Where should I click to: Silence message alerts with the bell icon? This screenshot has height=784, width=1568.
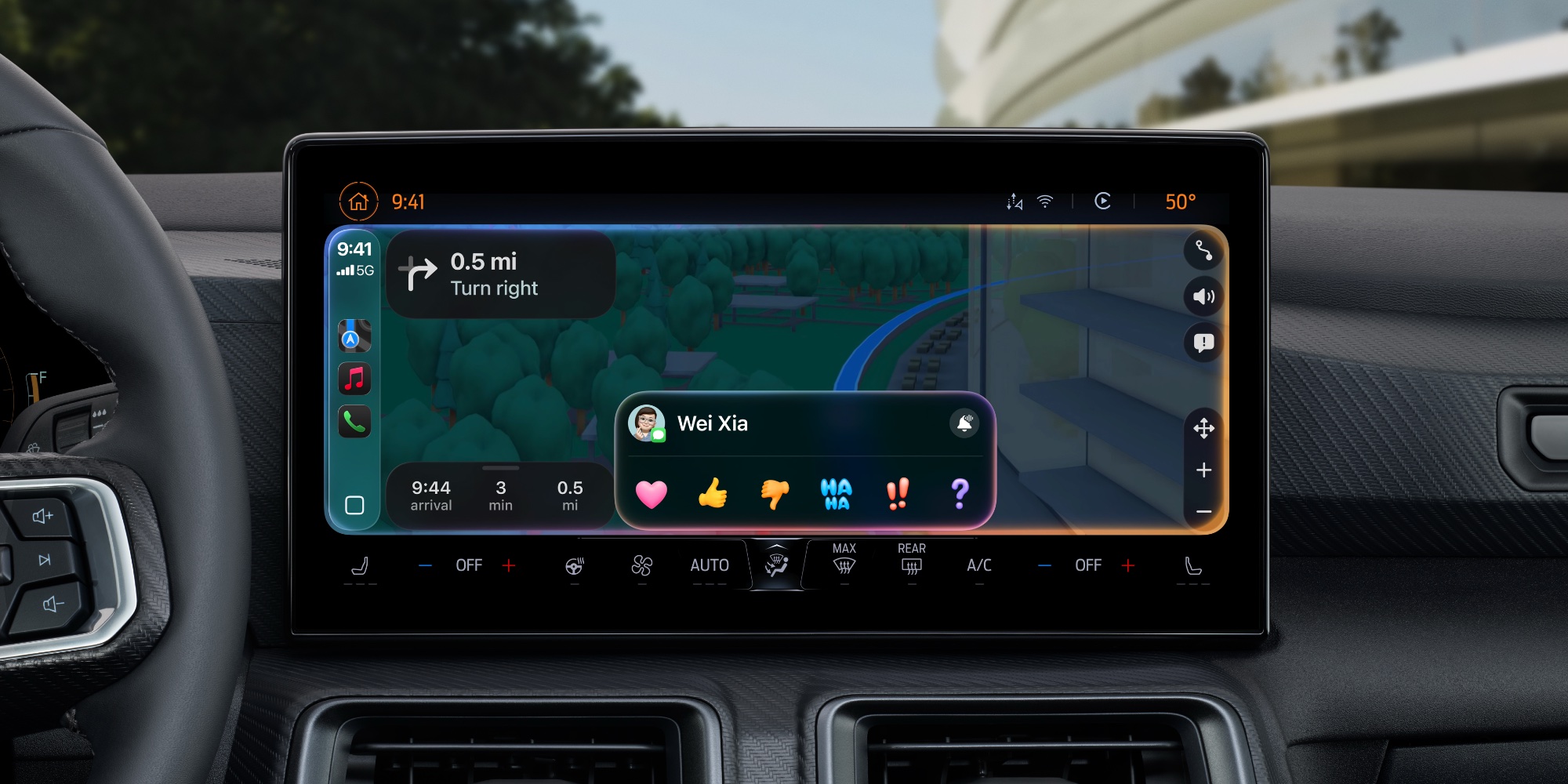[965, 423]
